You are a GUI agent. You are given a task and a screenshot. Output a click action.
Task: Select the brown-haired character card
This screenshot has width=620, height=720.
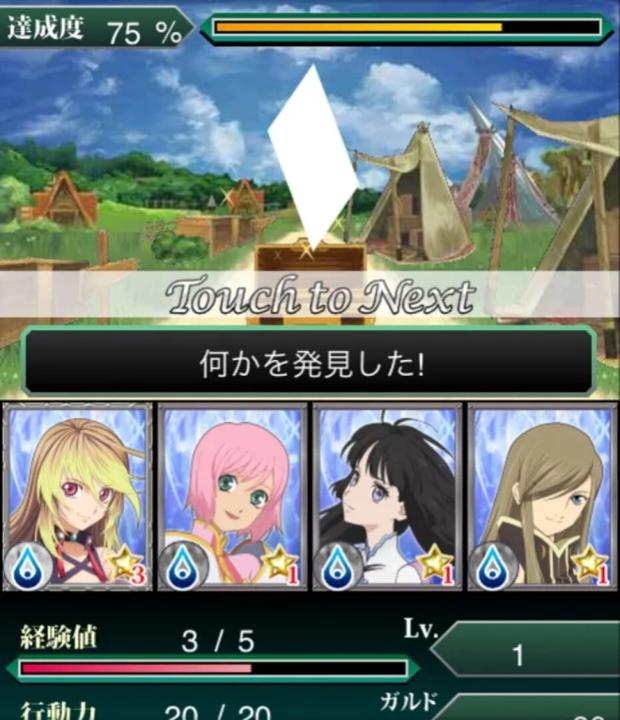tap(541, 496)
